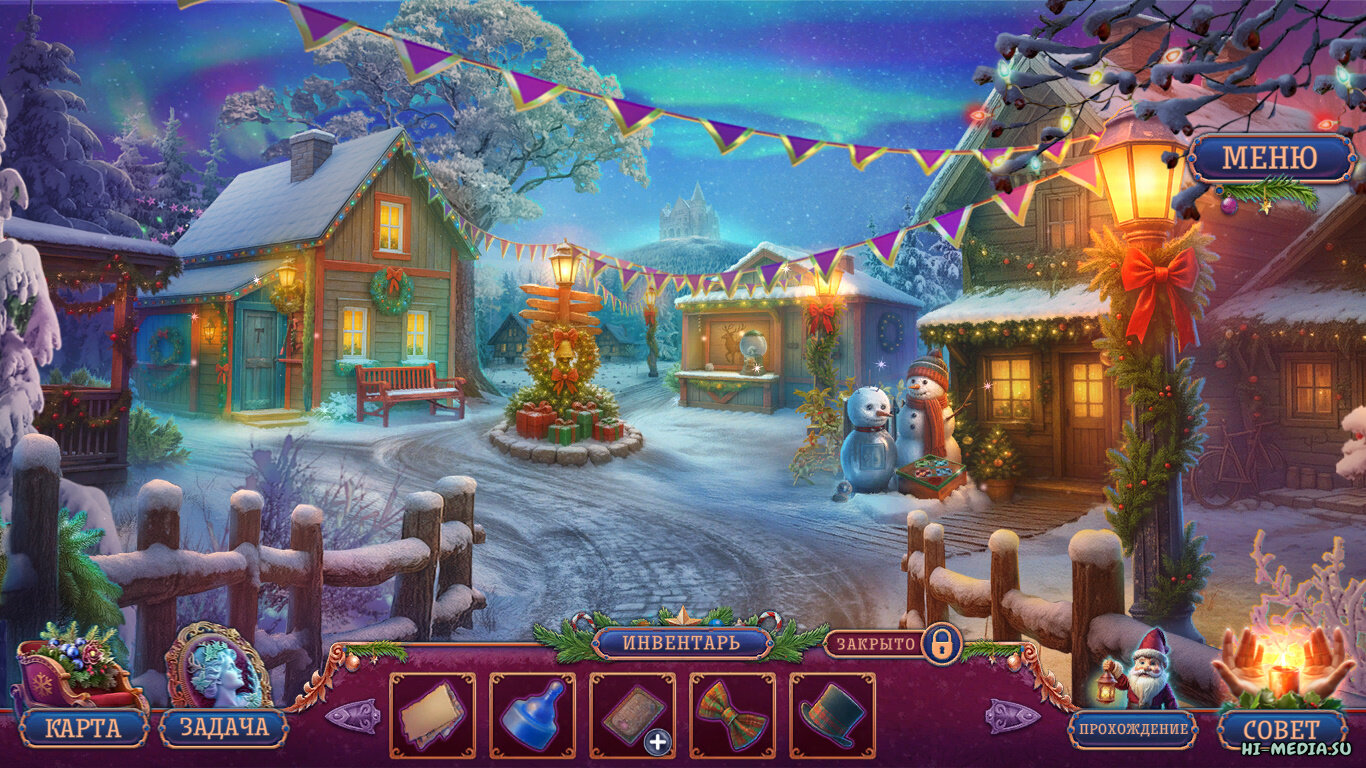Select the top hat inventory item
Image resolution: width=1366 pixels, height=768 pixels.
[x=832, y=715]
